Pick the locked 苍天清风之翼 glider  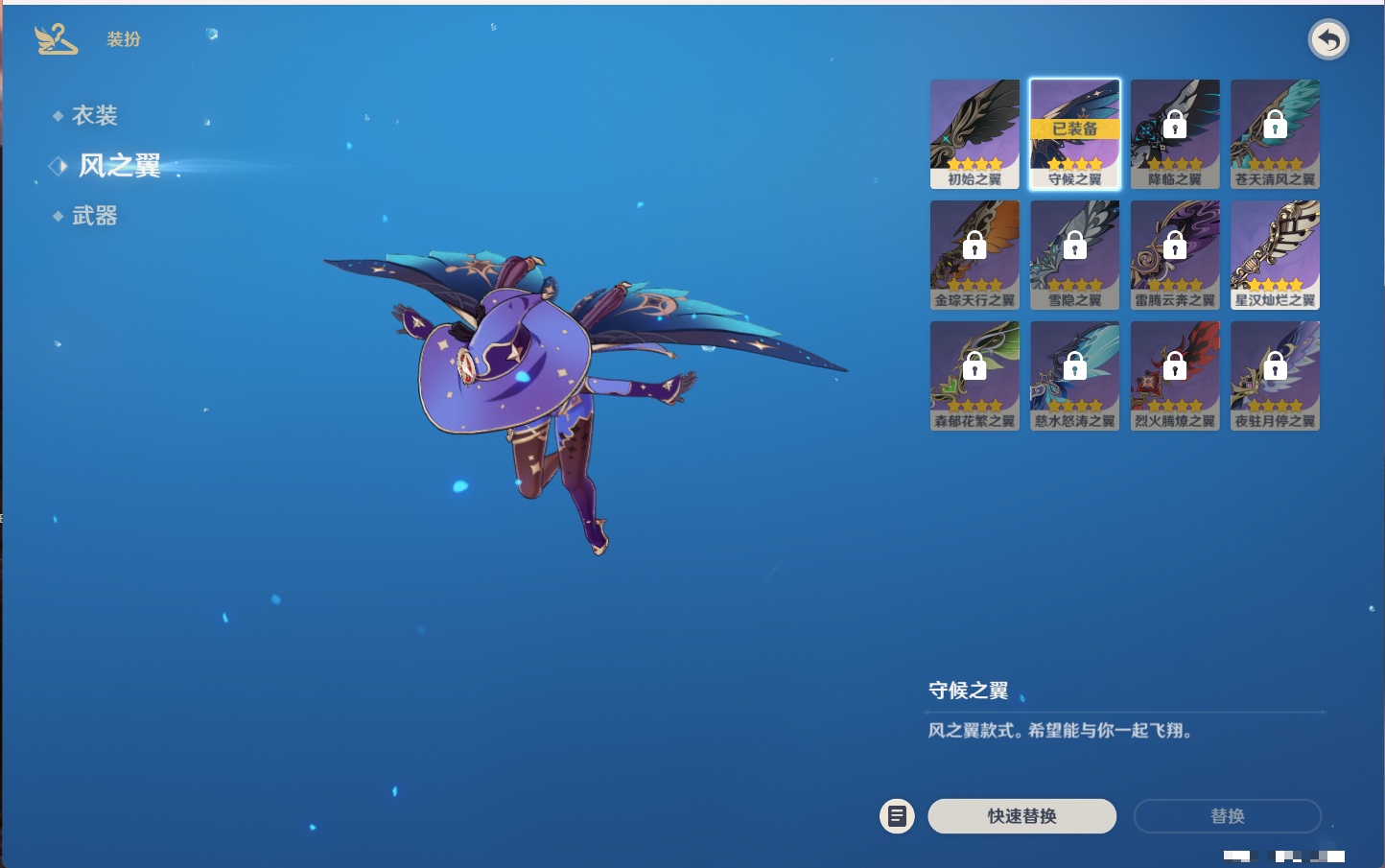pos(1275,134)
